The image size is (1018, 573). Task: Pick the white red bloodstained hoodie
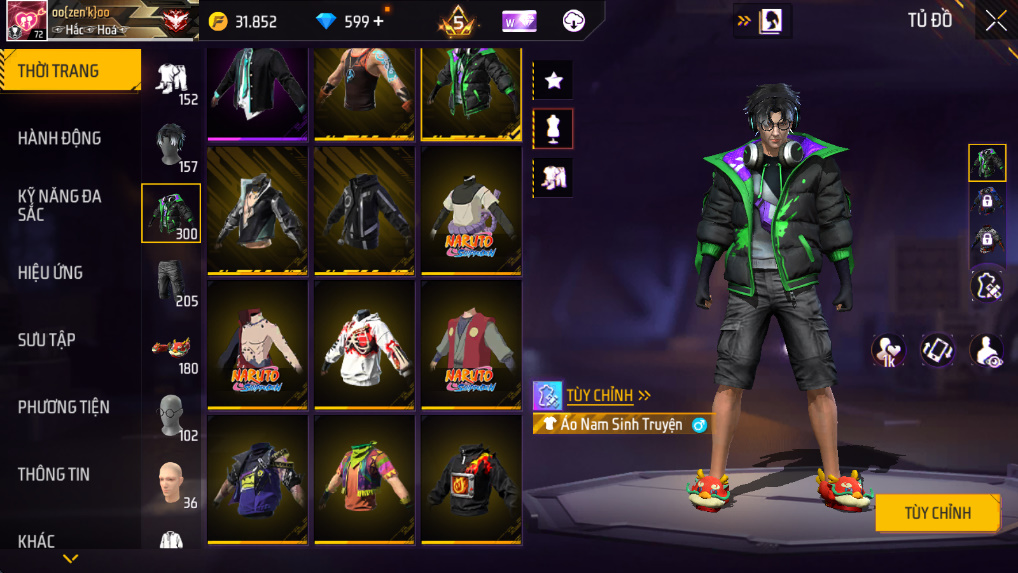pos(364,344)
